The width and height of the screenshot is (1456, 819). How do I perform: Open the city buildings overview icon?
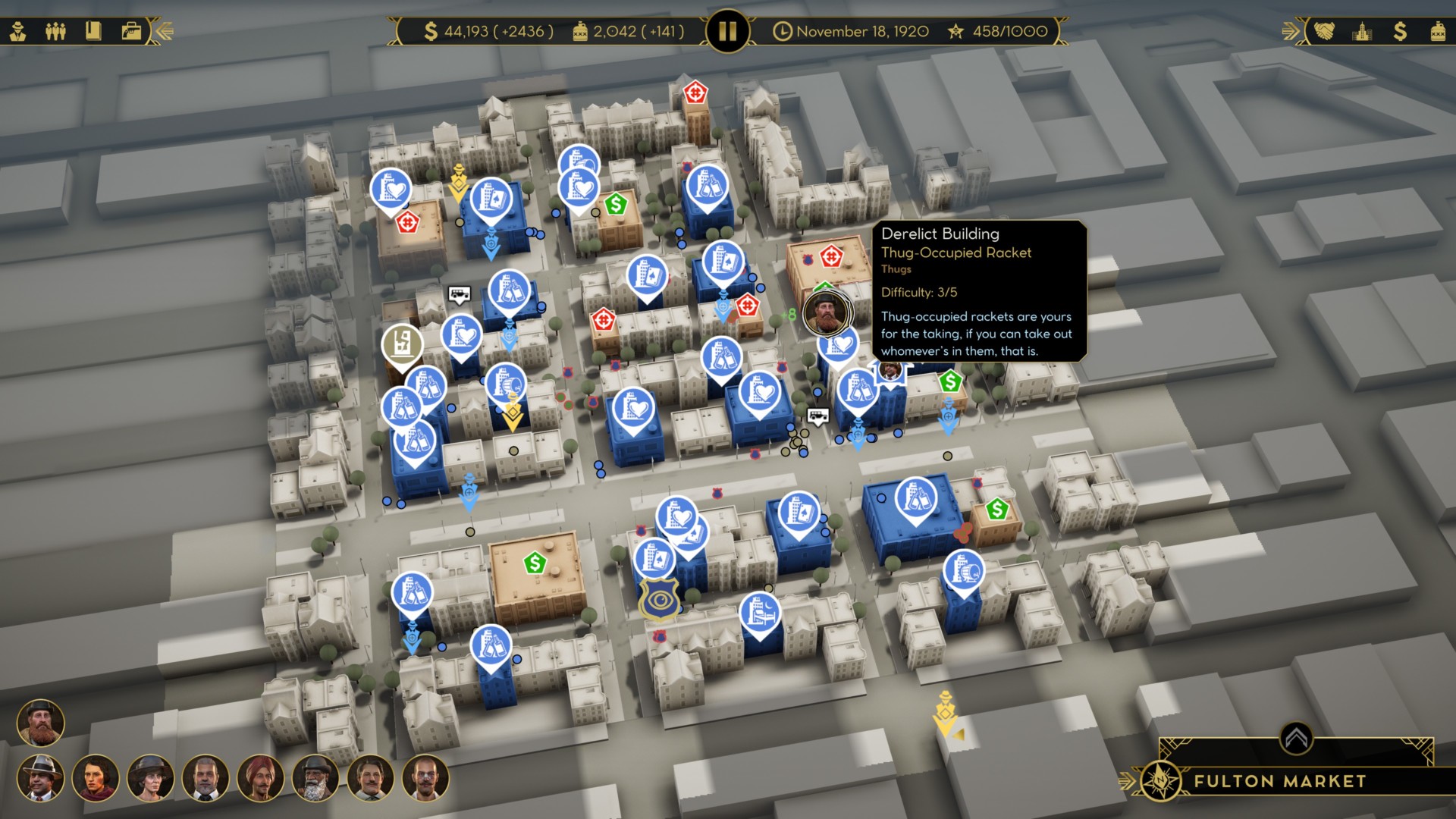(x=1362, y=31)
